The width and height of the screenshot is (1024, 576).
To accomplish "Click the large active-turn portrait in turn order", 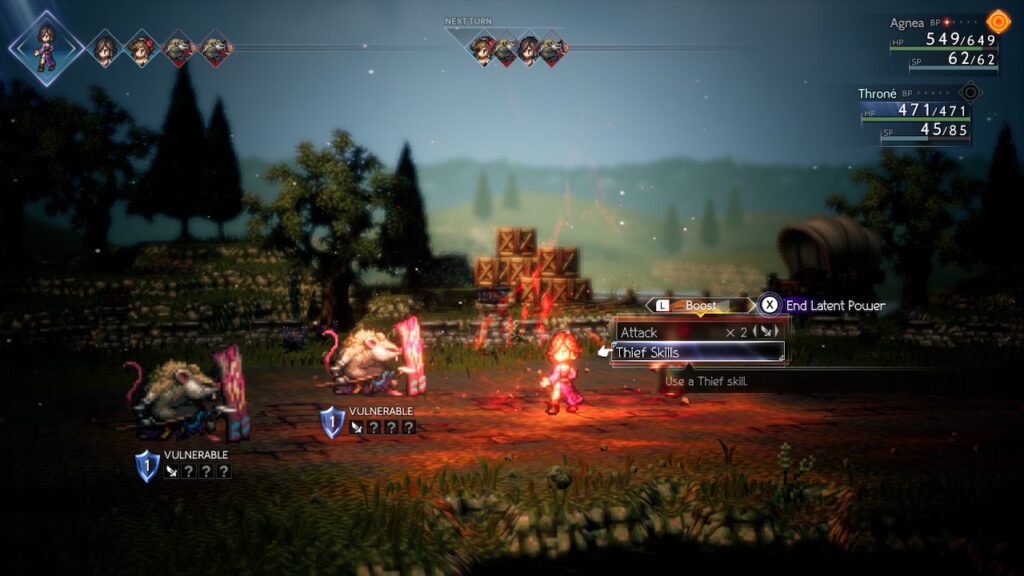I will tap(46, 46).
